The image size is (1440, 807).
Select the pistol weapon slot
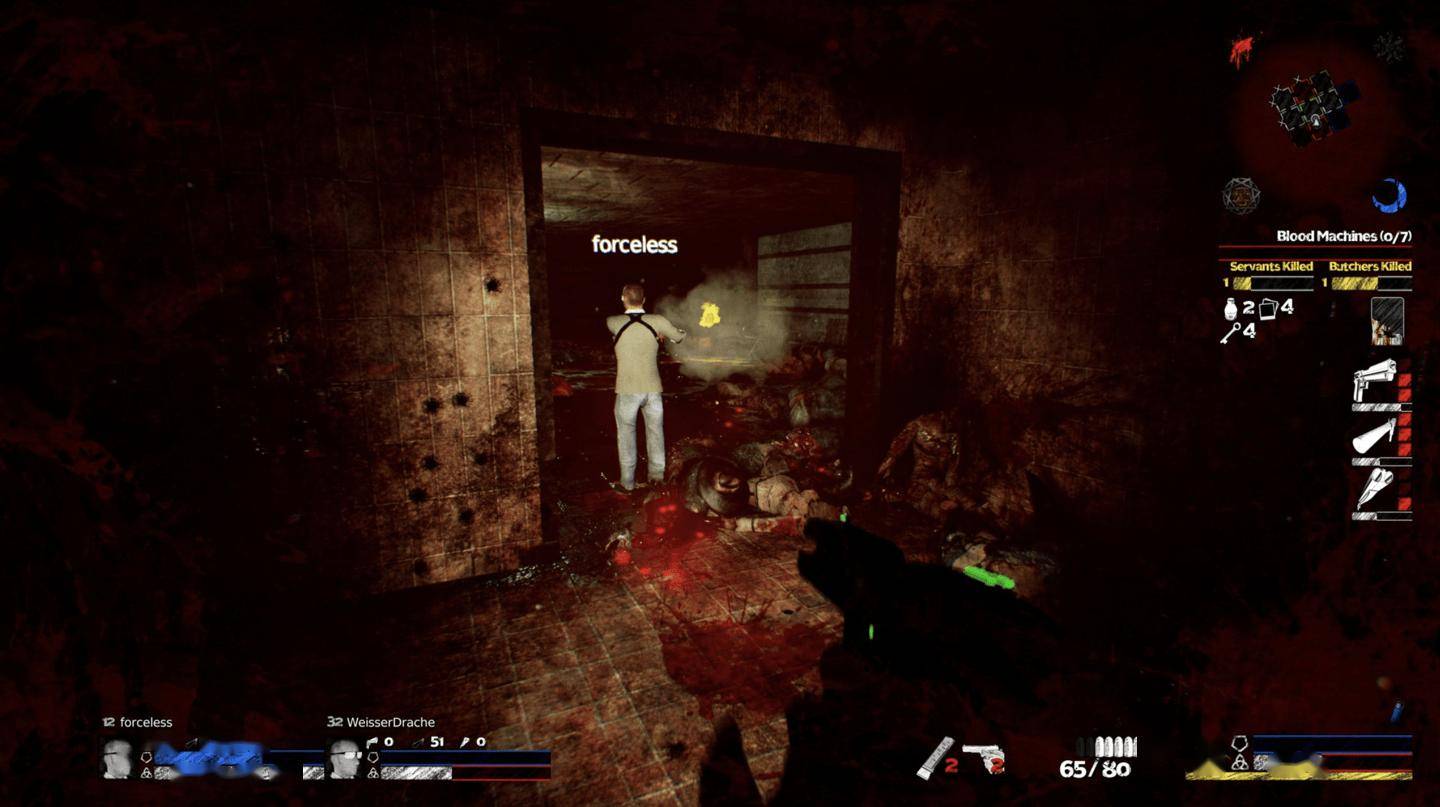(x=1374, y=381)
